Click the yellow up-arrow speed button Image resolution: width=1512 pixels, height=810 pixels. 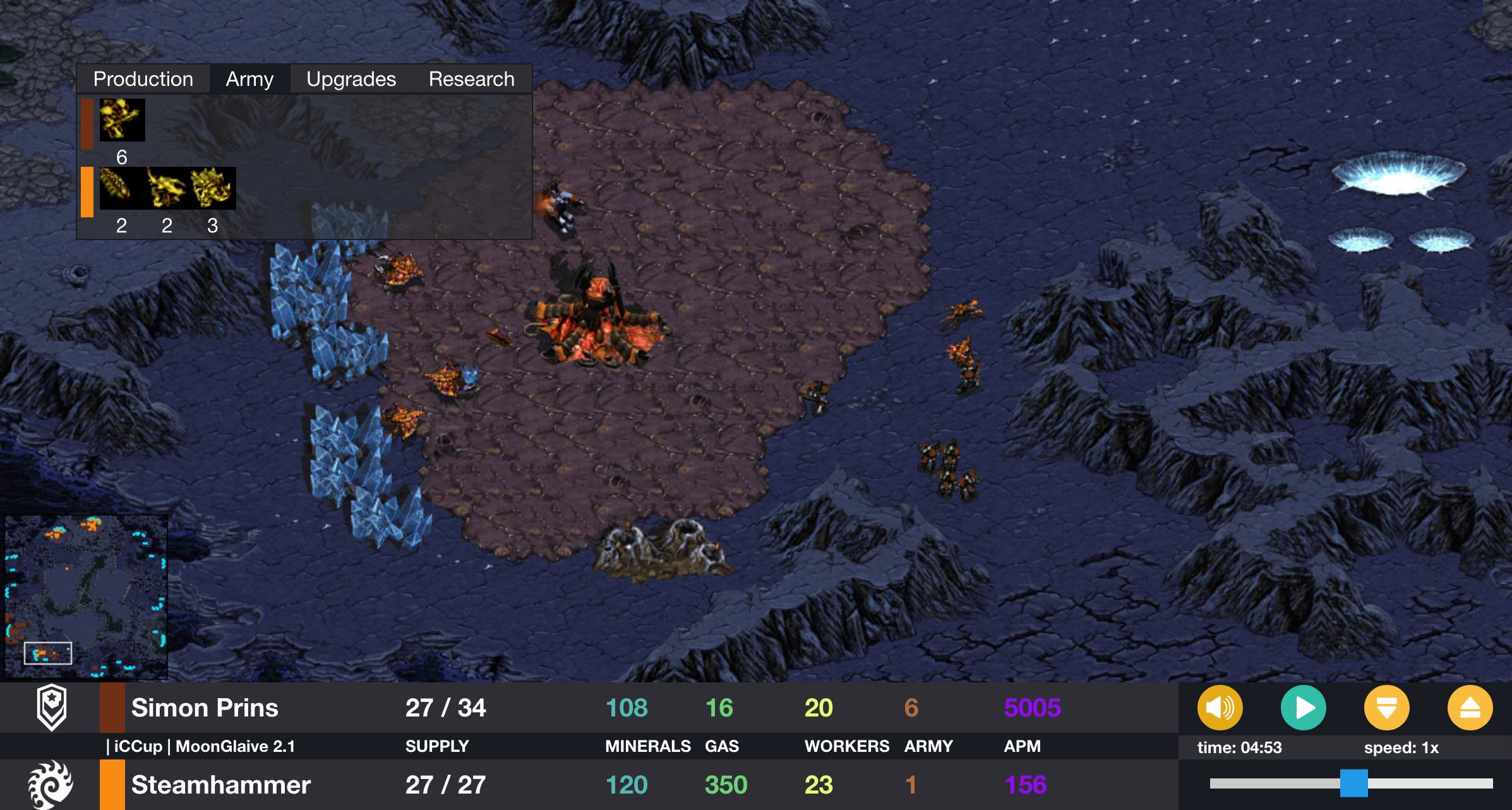point(1470,708)
